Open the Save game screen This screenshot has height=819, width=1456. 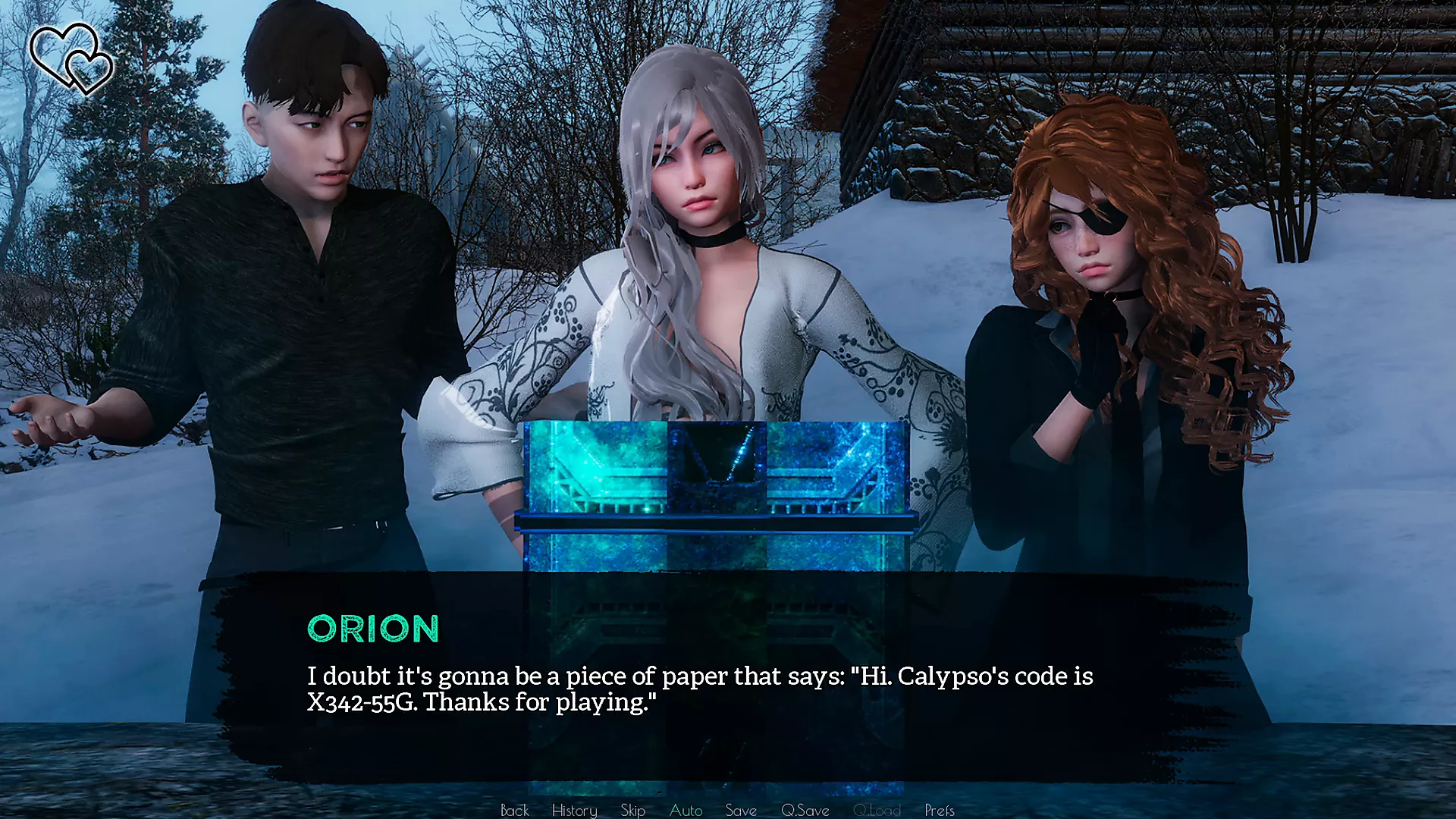click(740, 810)
